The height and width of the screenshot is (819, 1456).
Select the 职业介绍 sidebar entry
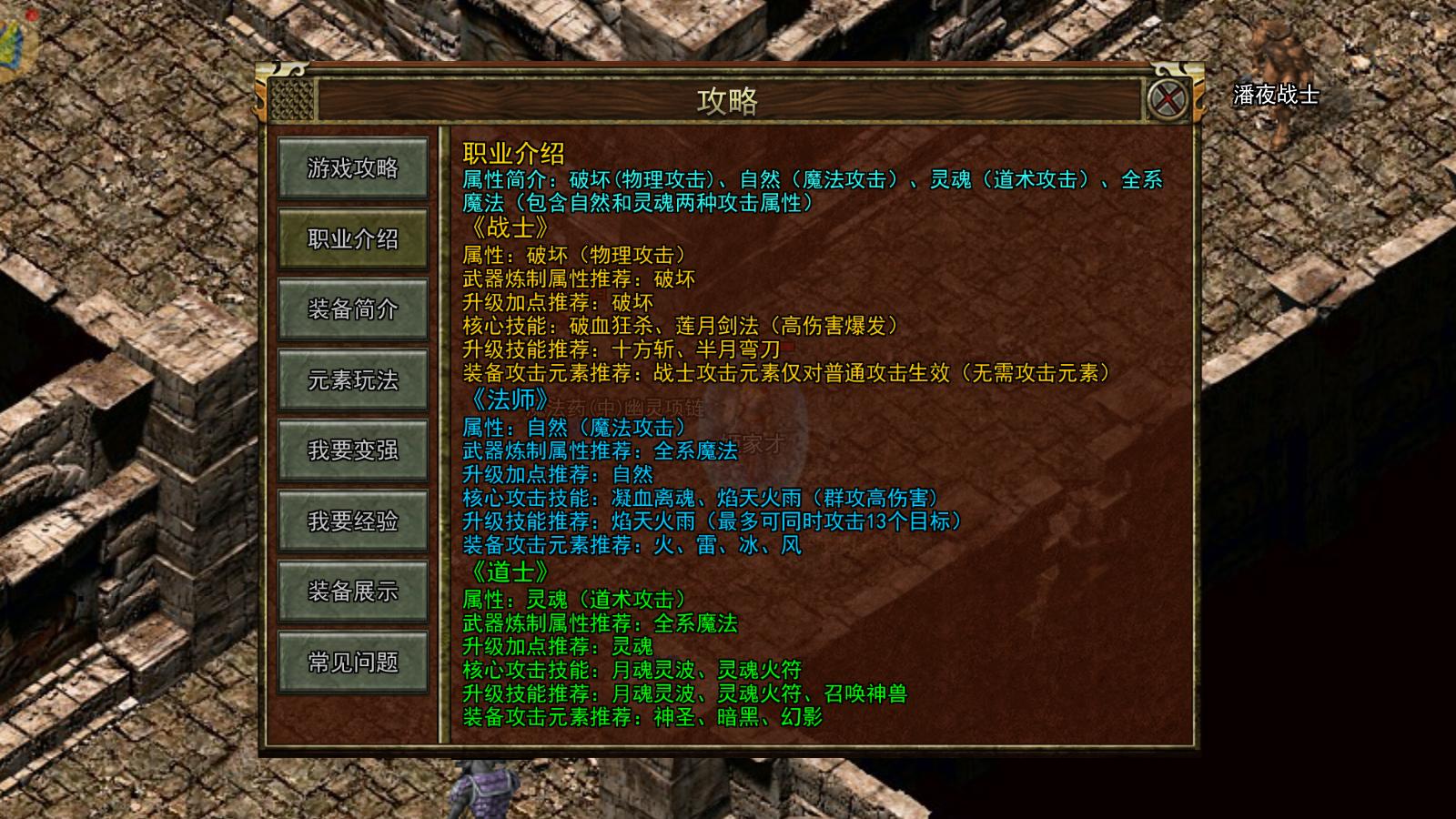coord(353,239)
